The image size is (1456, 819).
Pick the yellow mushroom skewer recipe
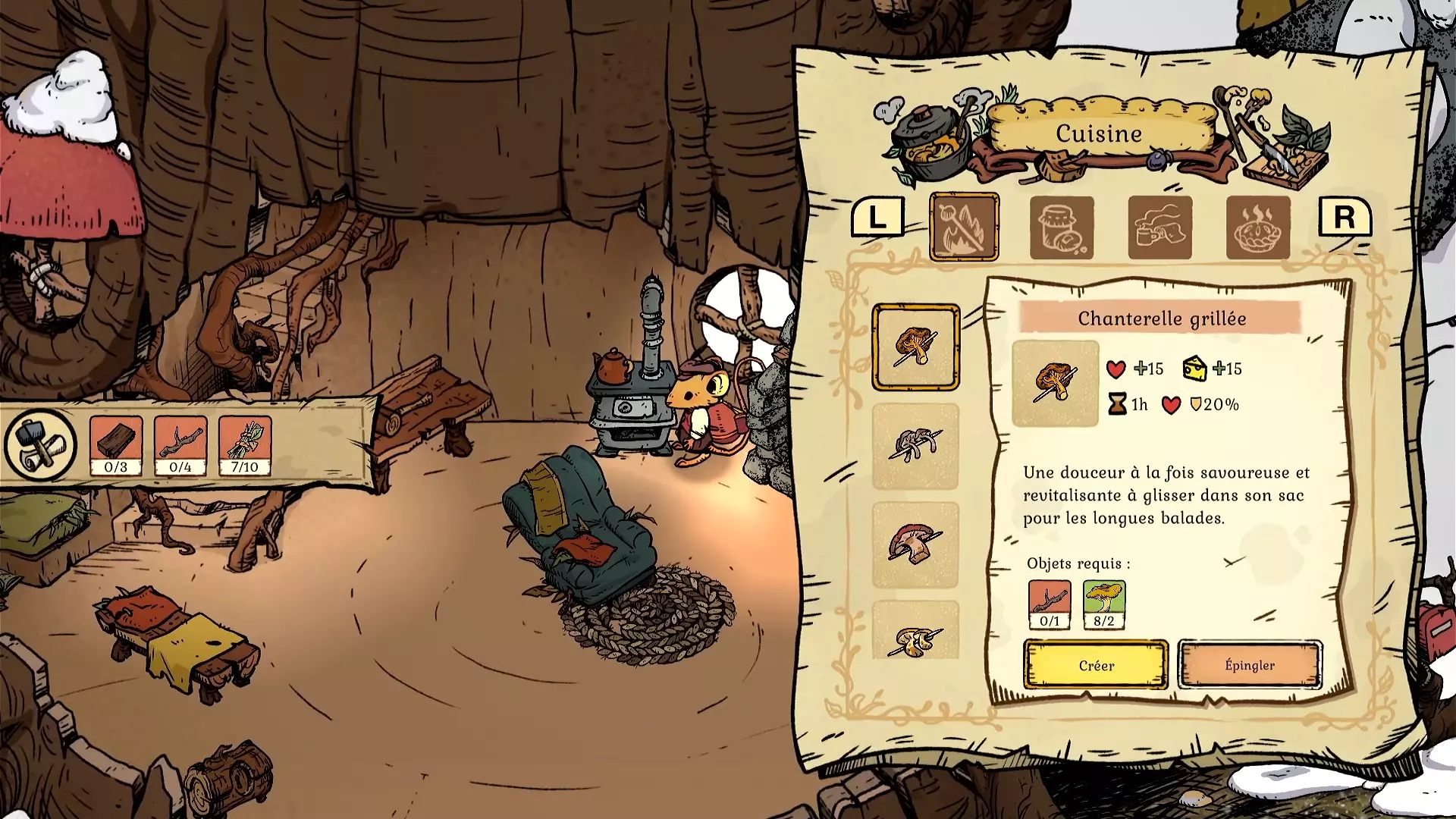tap(915, 633)
